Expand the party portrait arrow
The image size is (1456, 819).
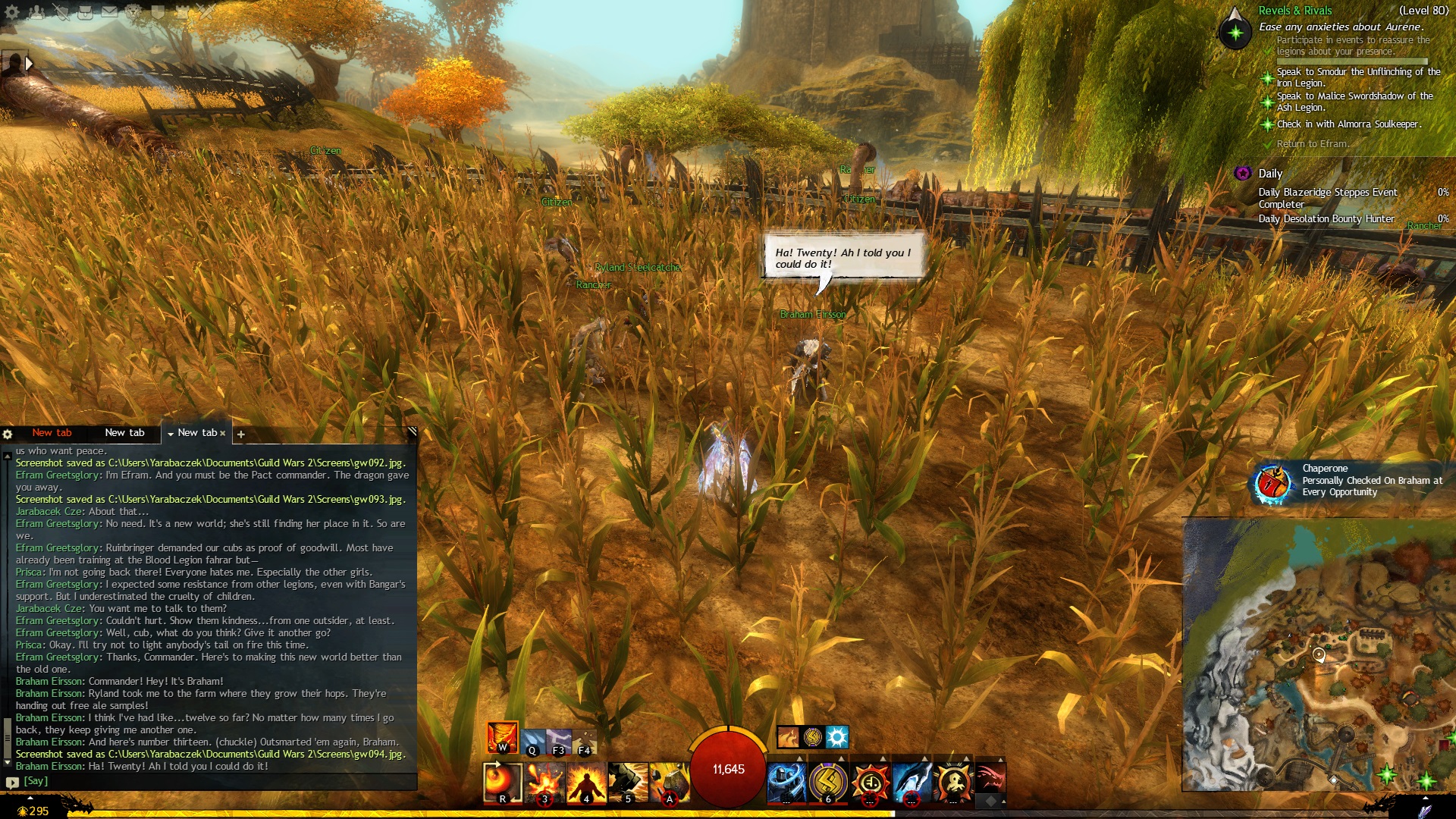tap(29, 64)
